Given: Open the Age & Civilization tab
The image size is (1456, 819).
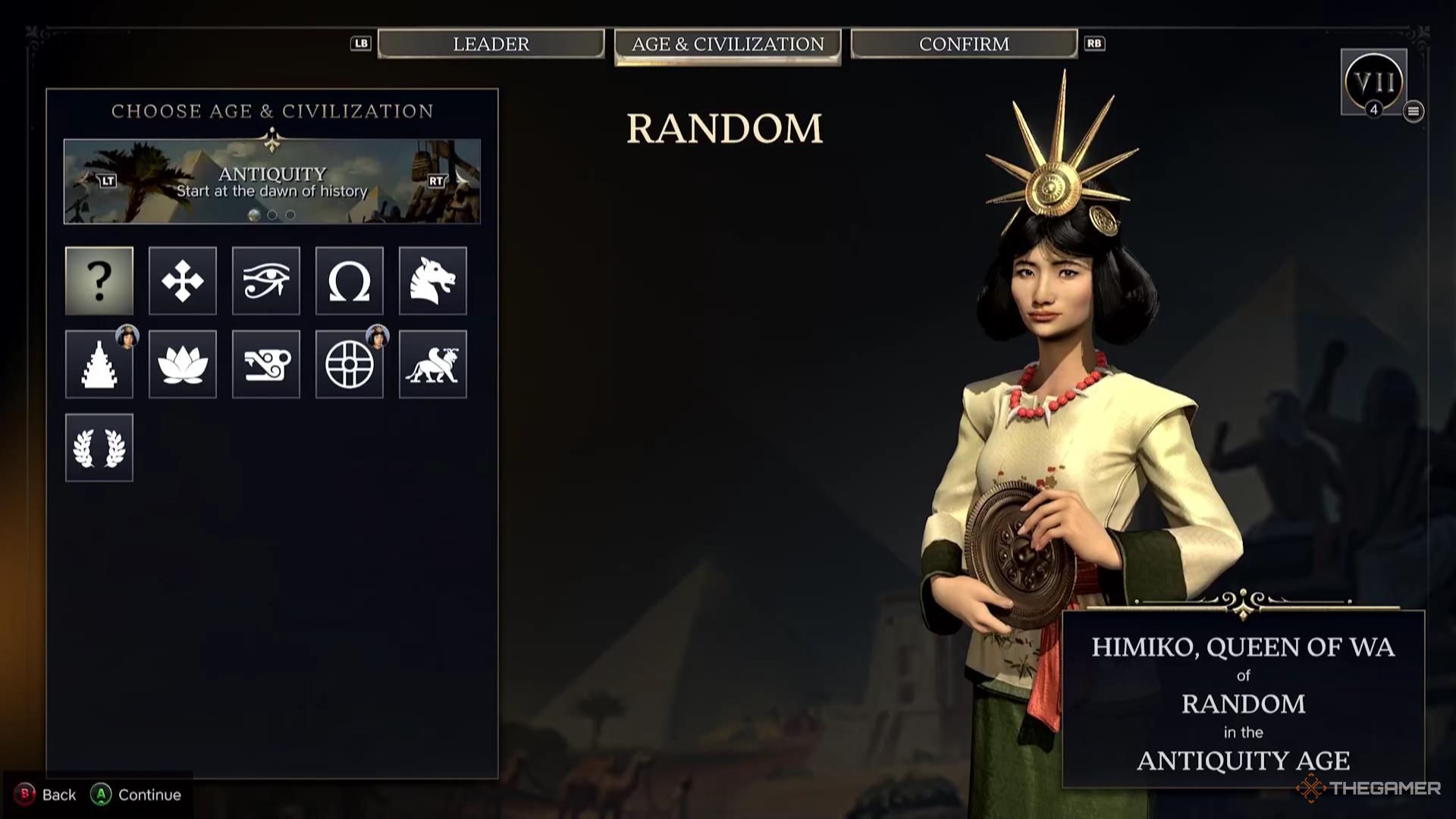Looking at the screenshot, I should click(x=727, y=45).
